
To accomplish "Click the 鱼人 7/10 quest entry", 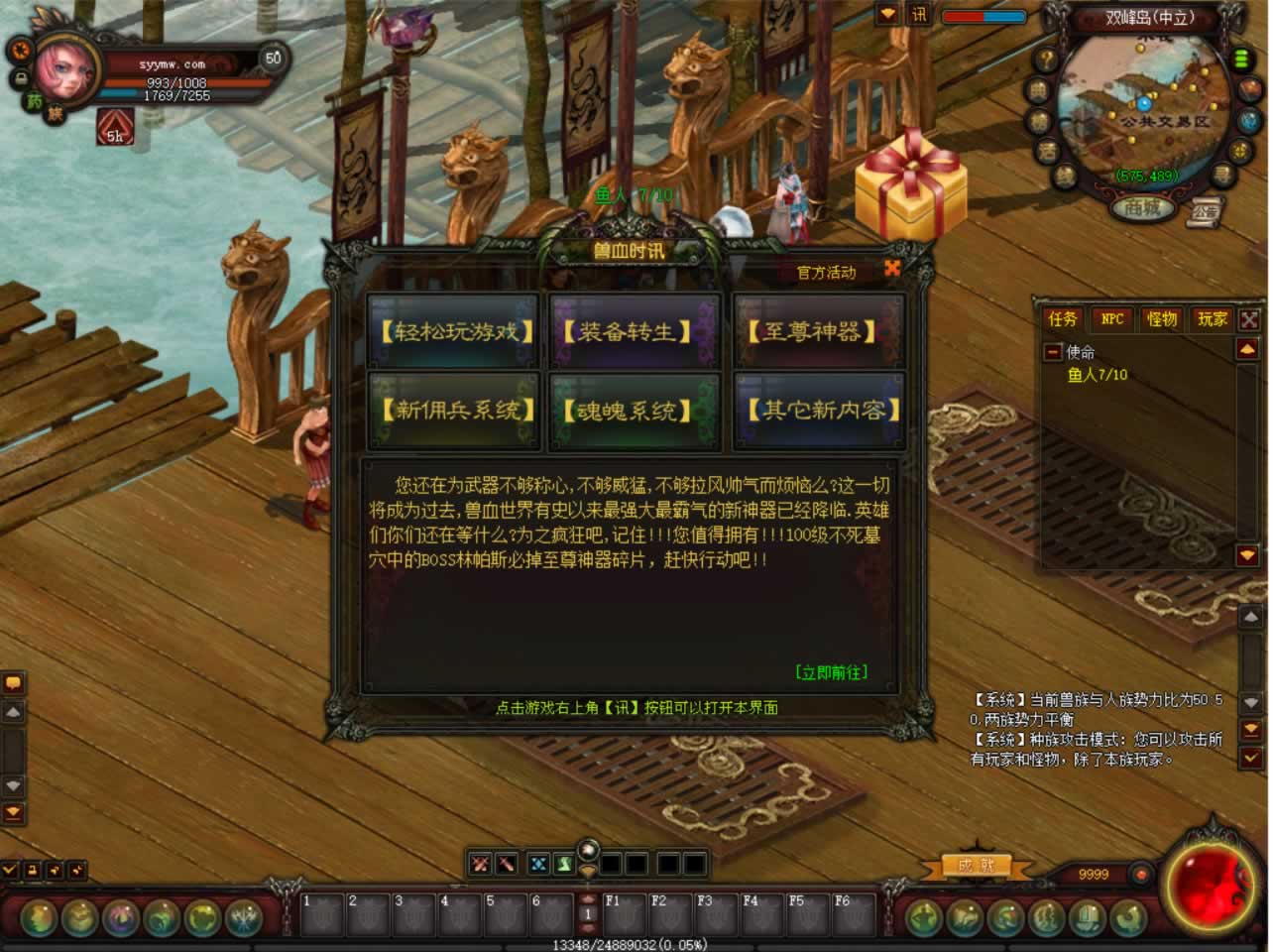I will pos(1097,375).
